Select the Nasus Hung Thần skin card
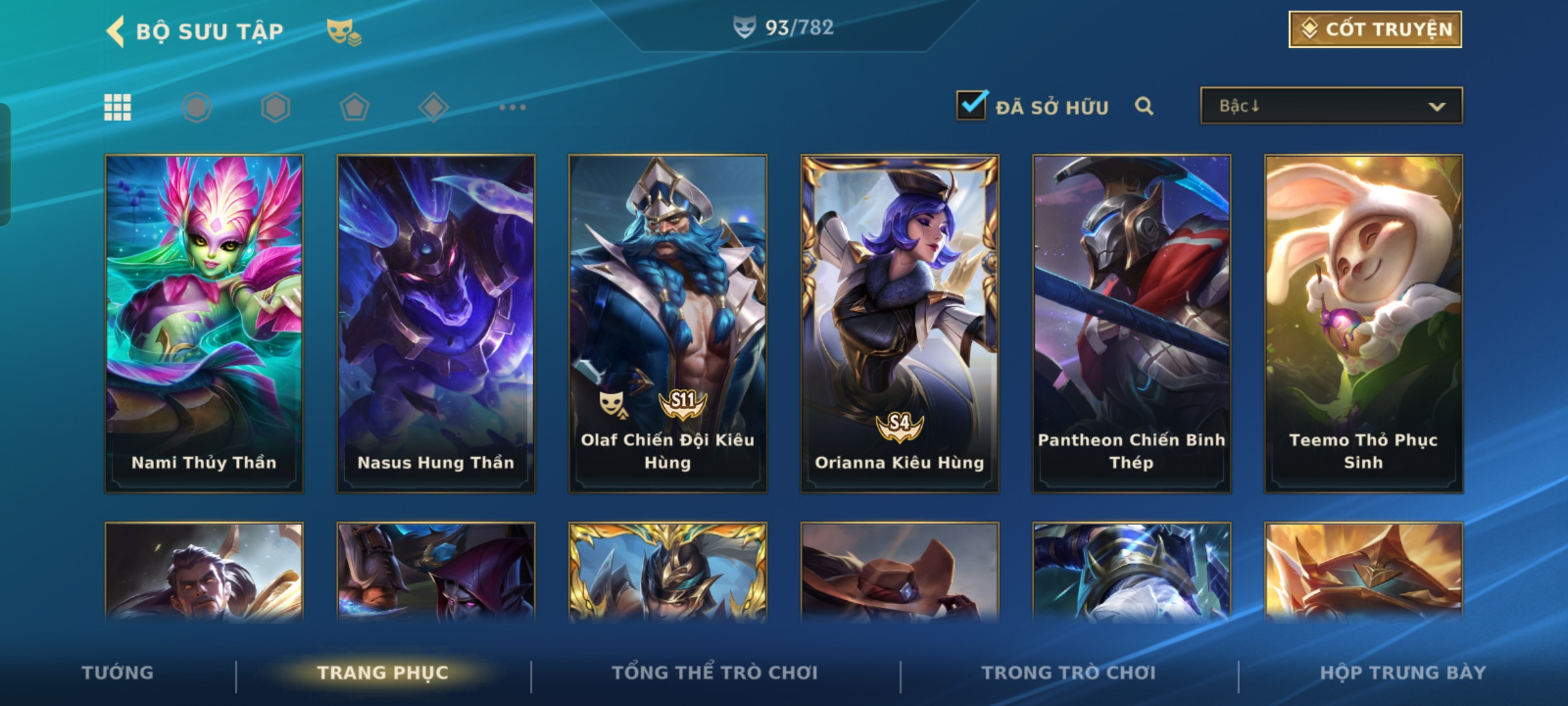1568x706 pixels. pos(436,323)
